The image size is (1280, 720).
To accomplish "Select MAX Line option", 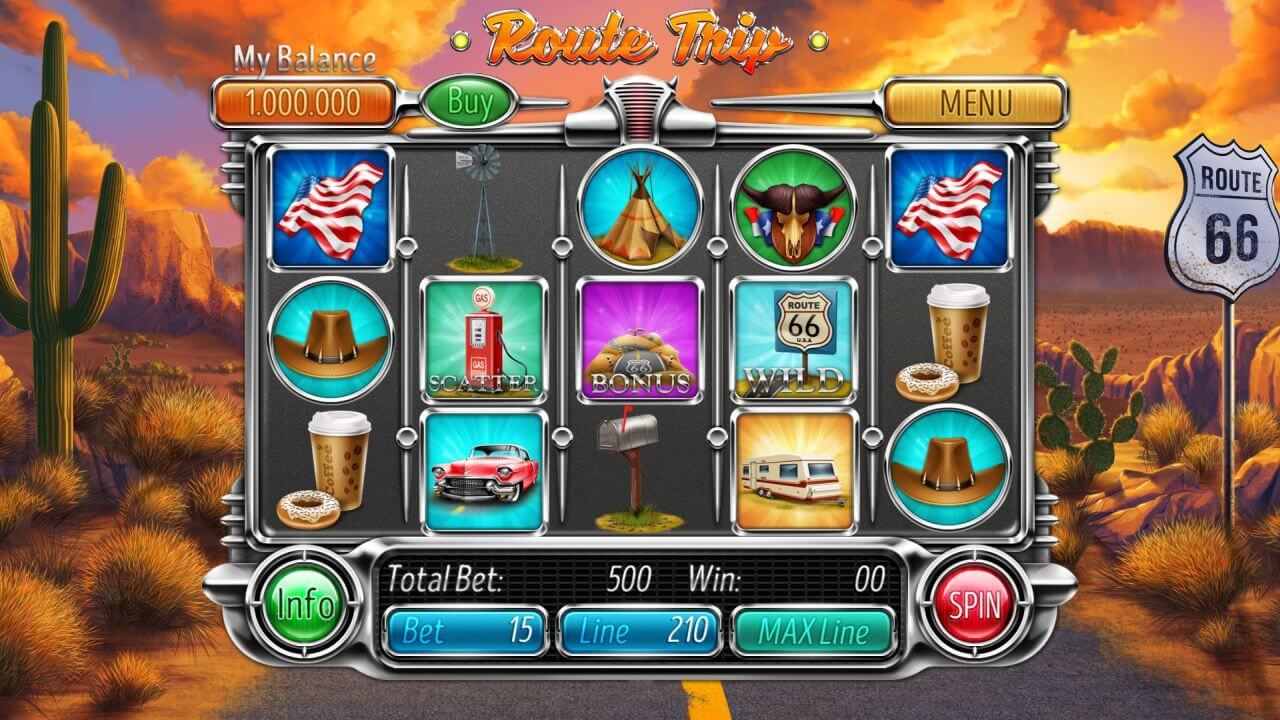I will [812, 631].
